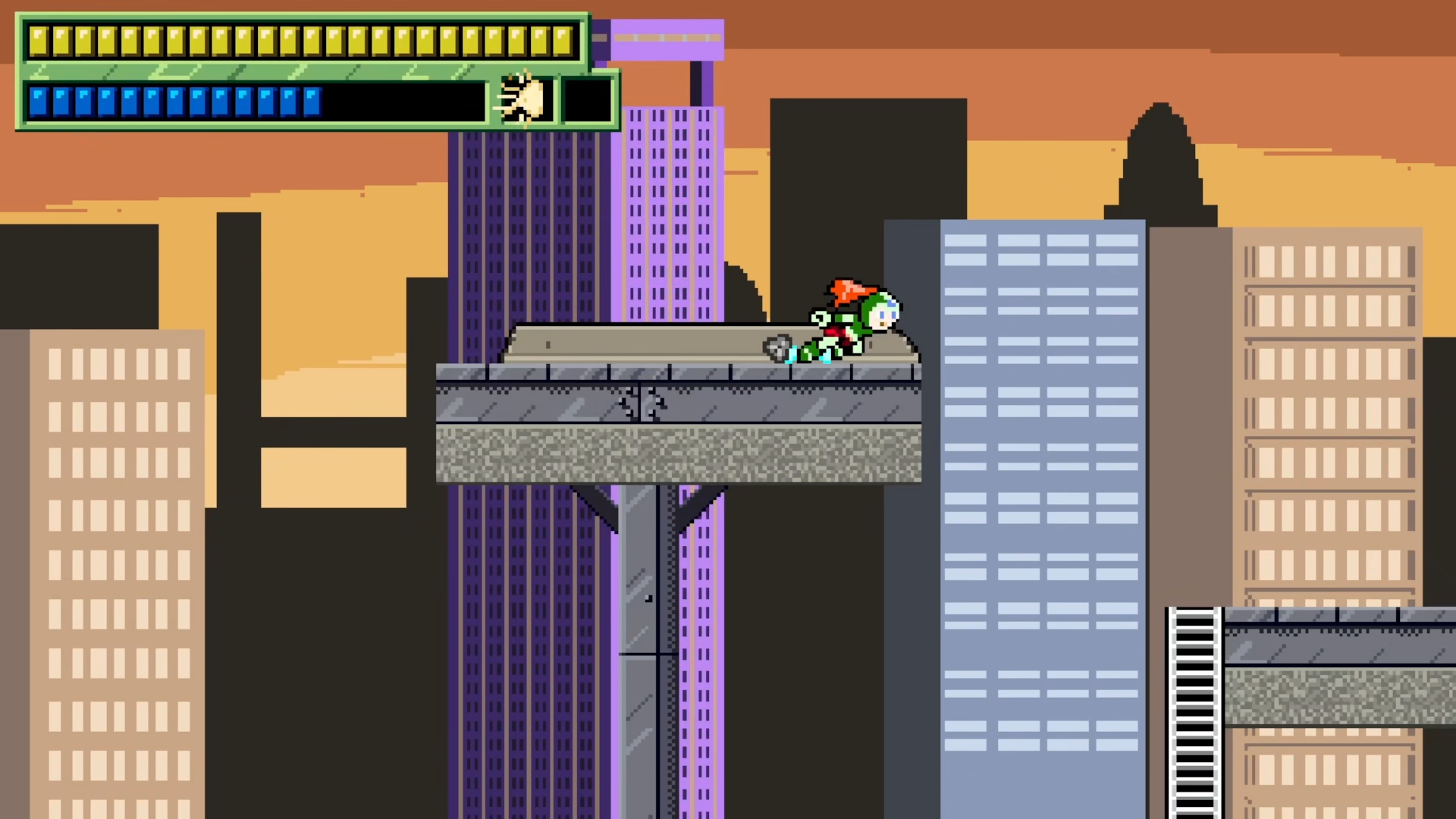Select the fist punch weapon icon
This screenshot has height=819, width=1456.
coord(522,99)
